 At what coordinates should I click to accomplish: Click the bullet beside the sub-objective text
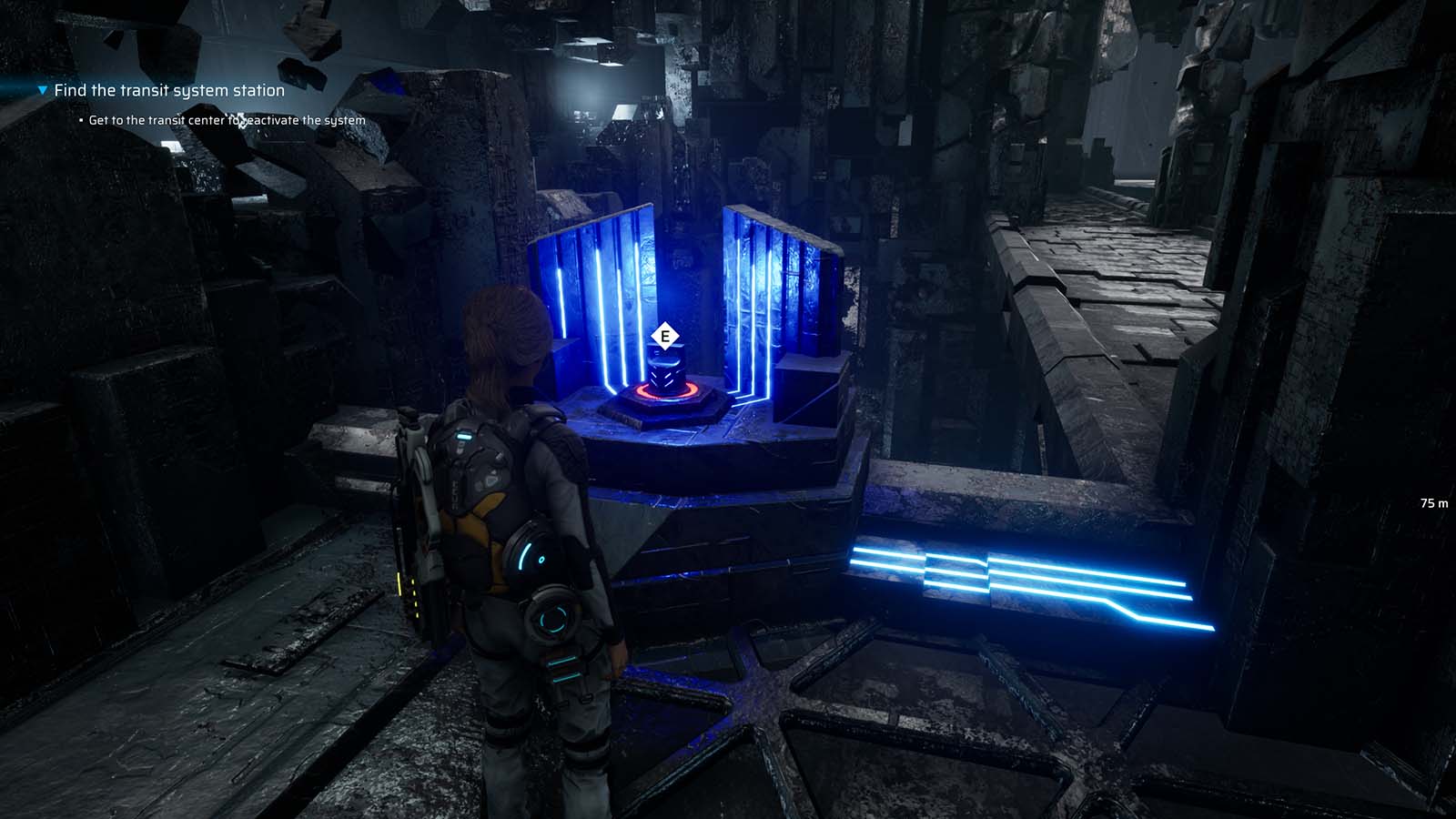click(x=80, y=119)
